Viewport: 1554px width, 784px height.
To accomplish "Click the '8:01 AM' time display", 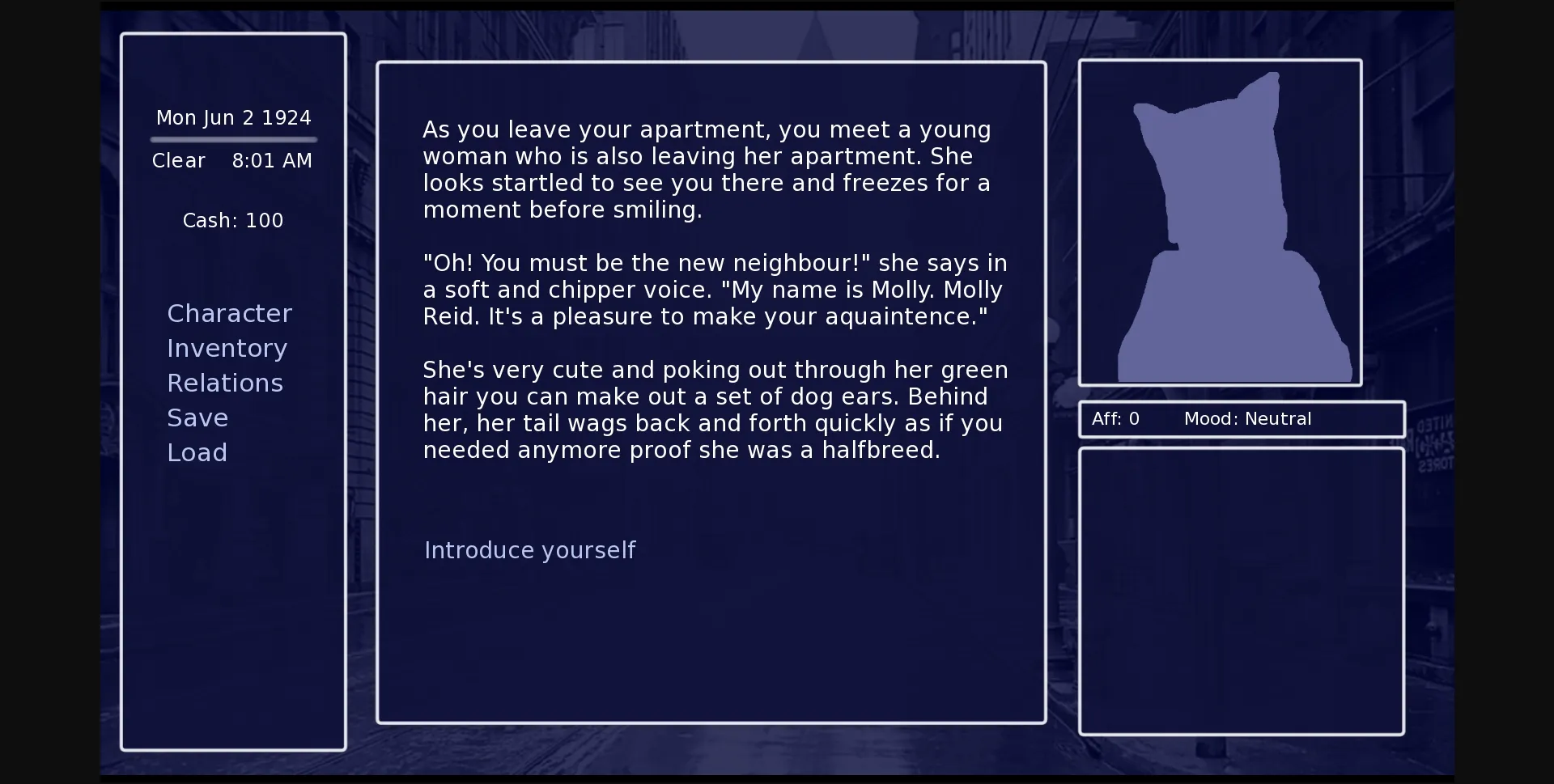I will coord(272,160).
